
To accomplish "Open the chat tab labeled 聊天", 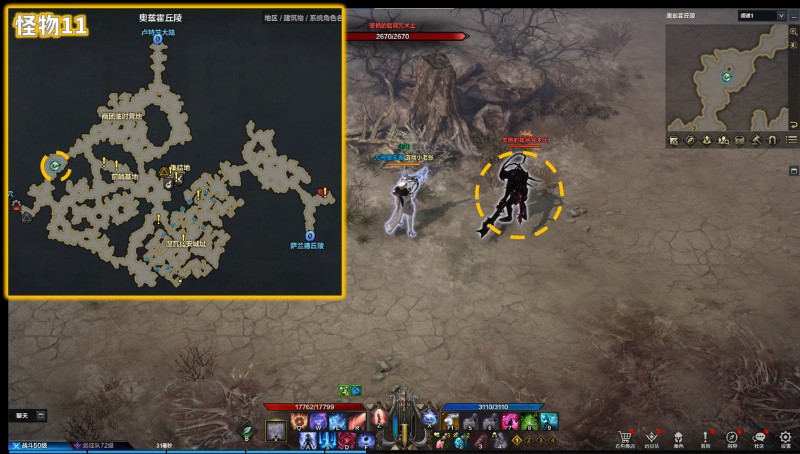I will [x=22, y=414].
